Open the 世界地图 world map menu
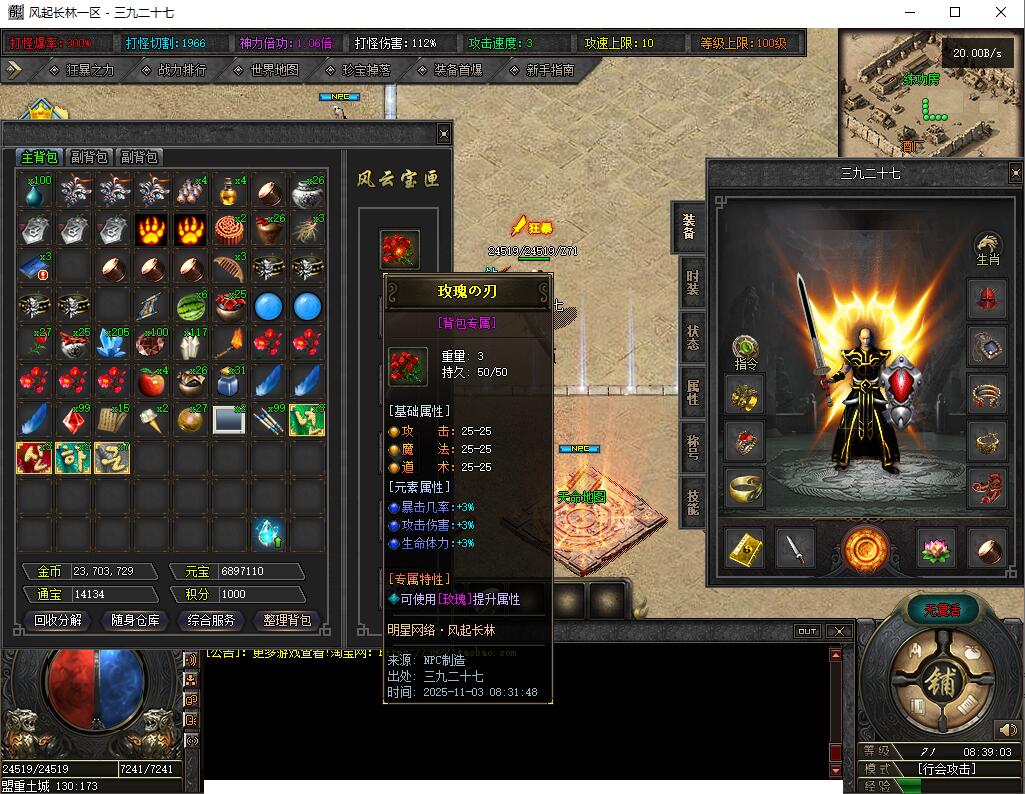 coord(274,70)
